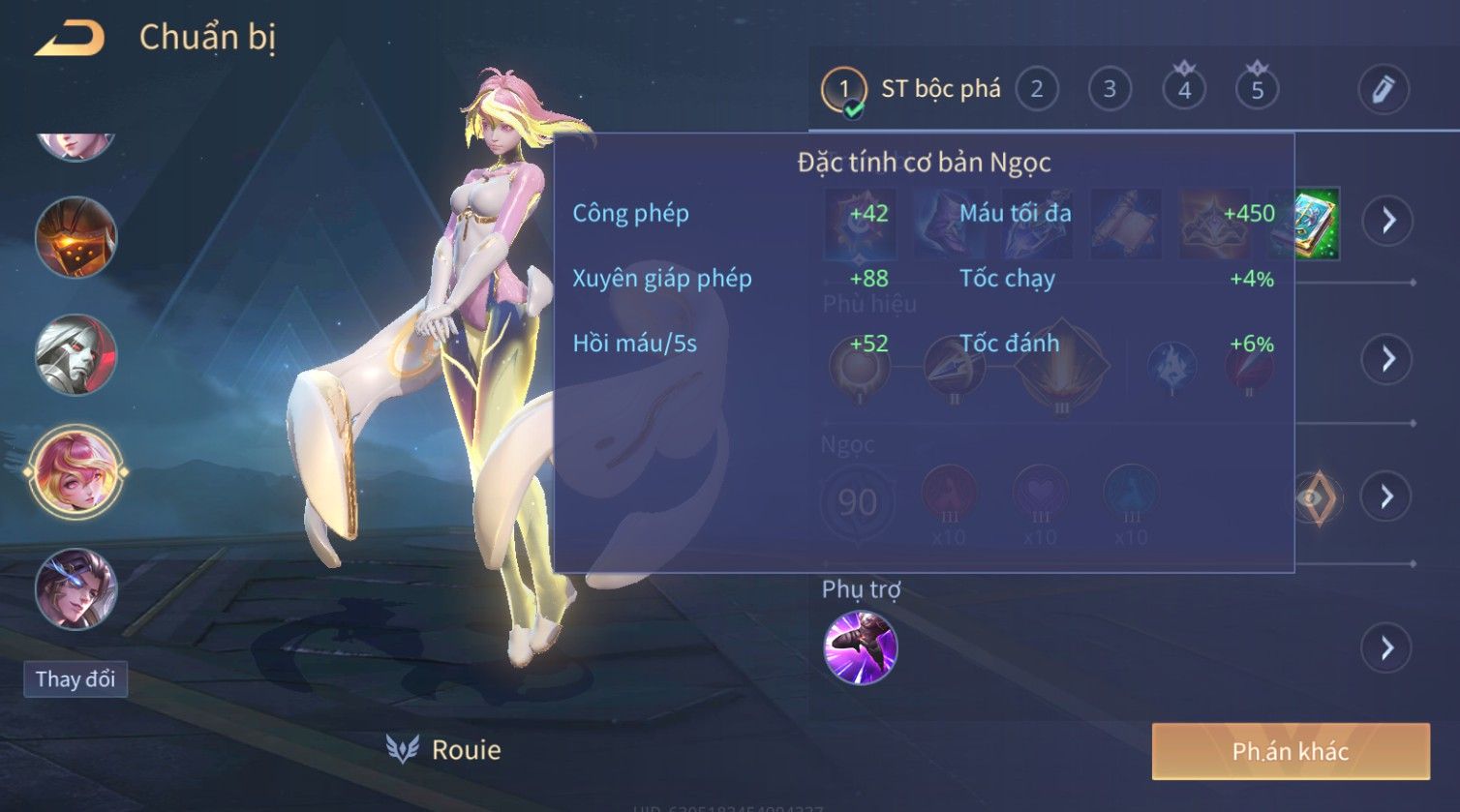Screen dimensions: 1460x812
Task: Switch to preset slot 3
Action: (x=1110, y=90)
